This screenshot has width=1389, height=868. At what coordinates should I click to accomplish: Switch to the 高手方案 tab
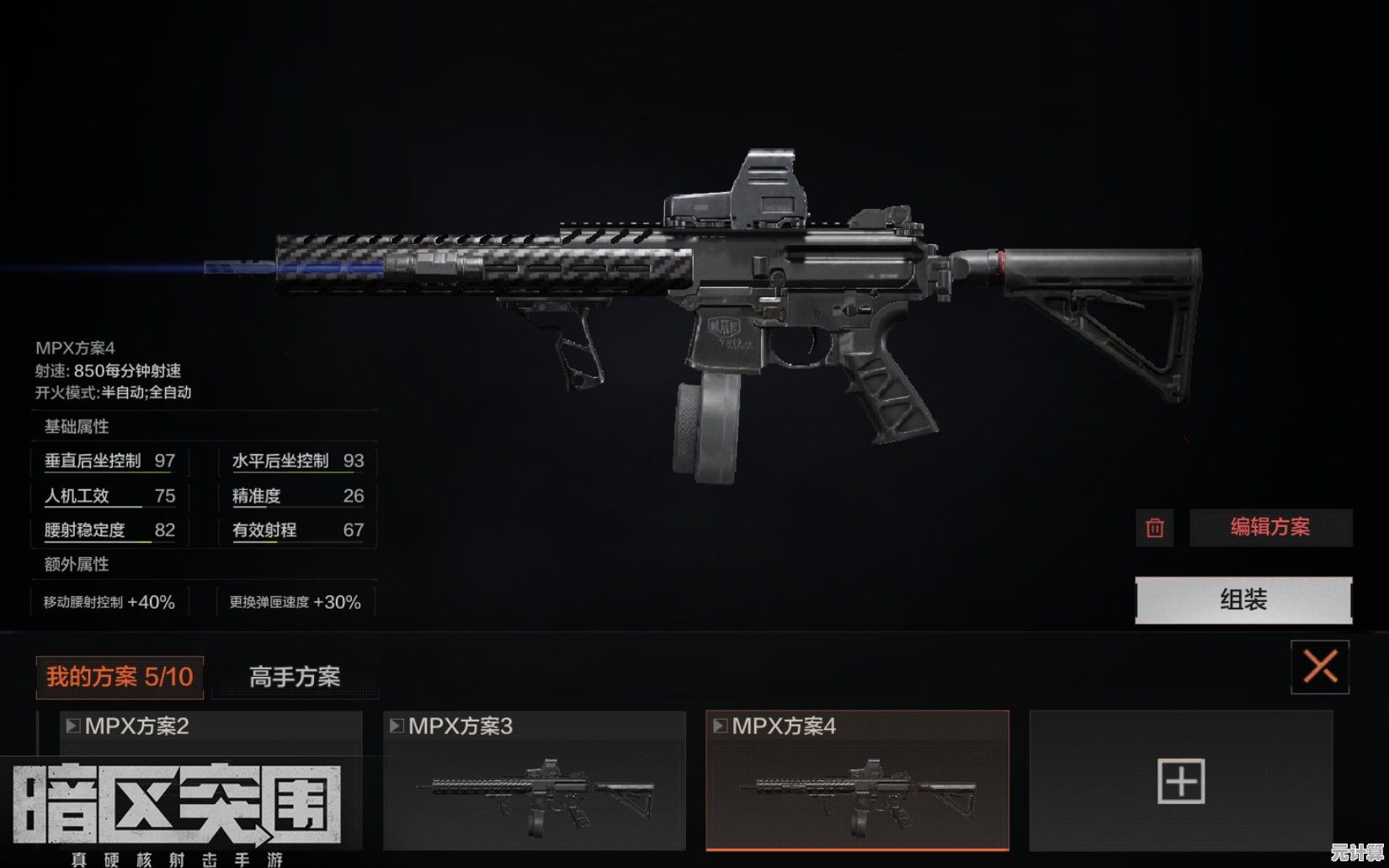(295, 677)
